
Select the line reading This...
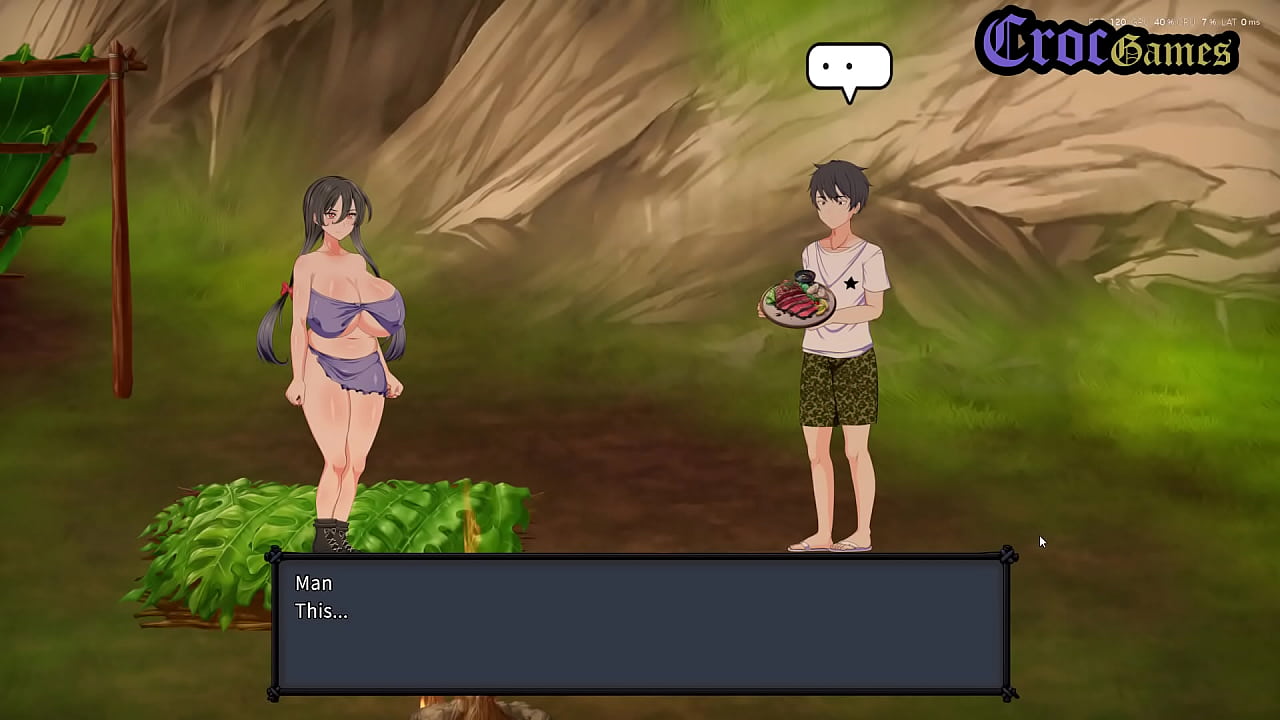[322, 611]
